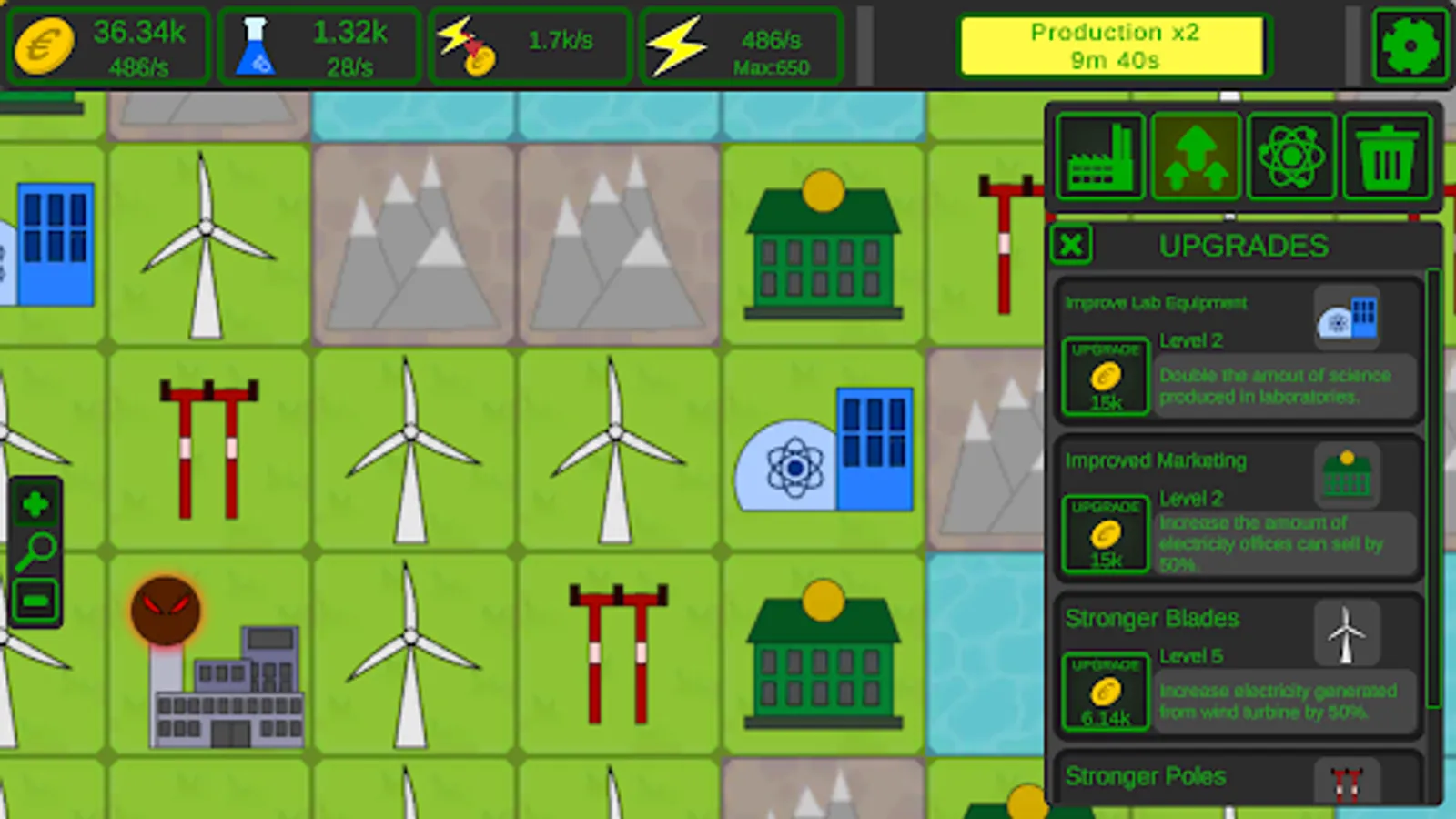Buy the Stronger Blades upgrade for 6.14k
The image size is (1456, 819).
coord(1106,693)
